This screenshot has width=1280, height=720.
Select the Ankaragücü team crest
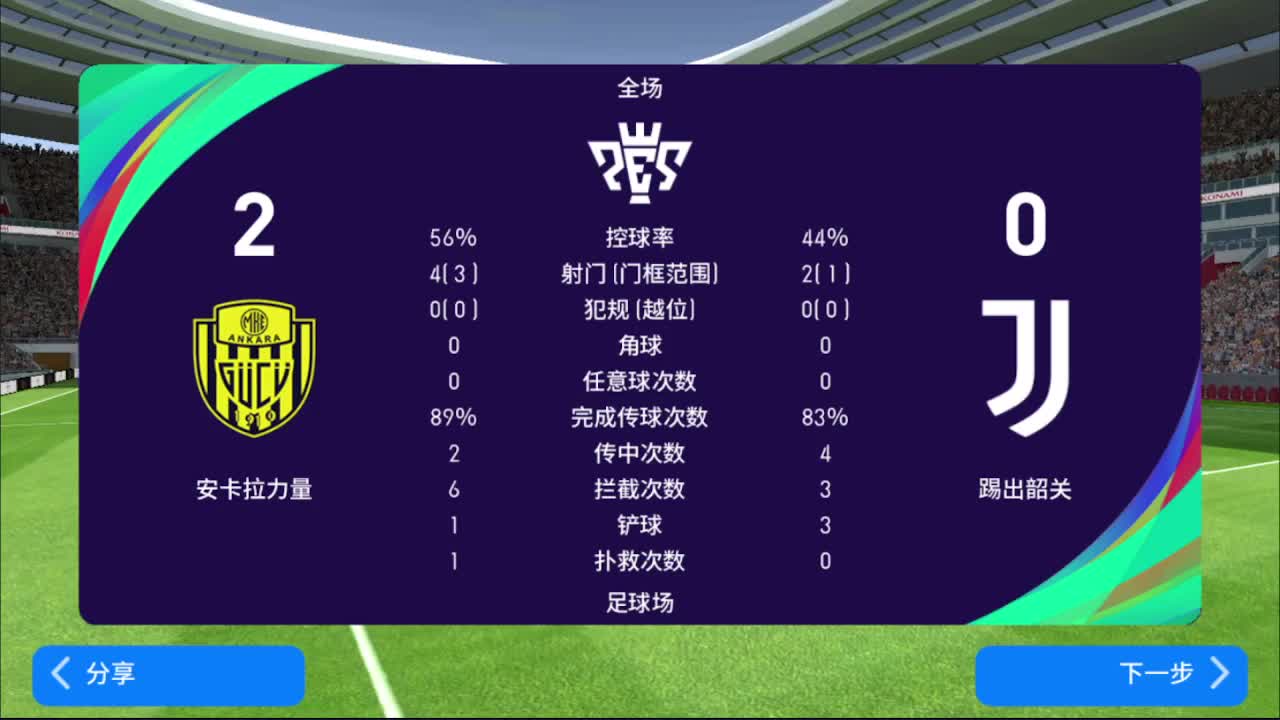coord(255,370)
